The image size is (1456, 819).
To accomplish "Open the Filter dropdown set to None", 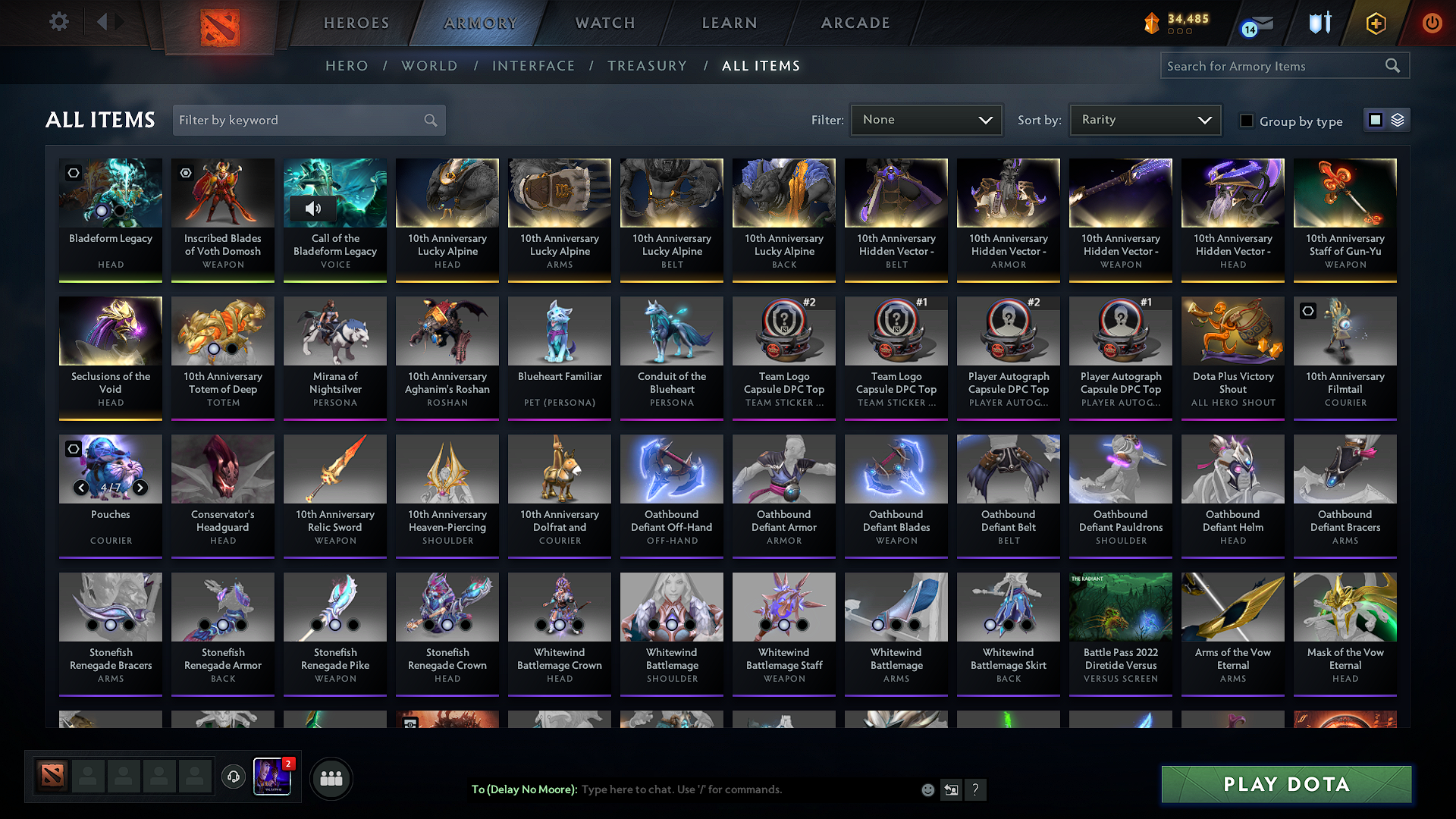I will click(x=926, y=119).
